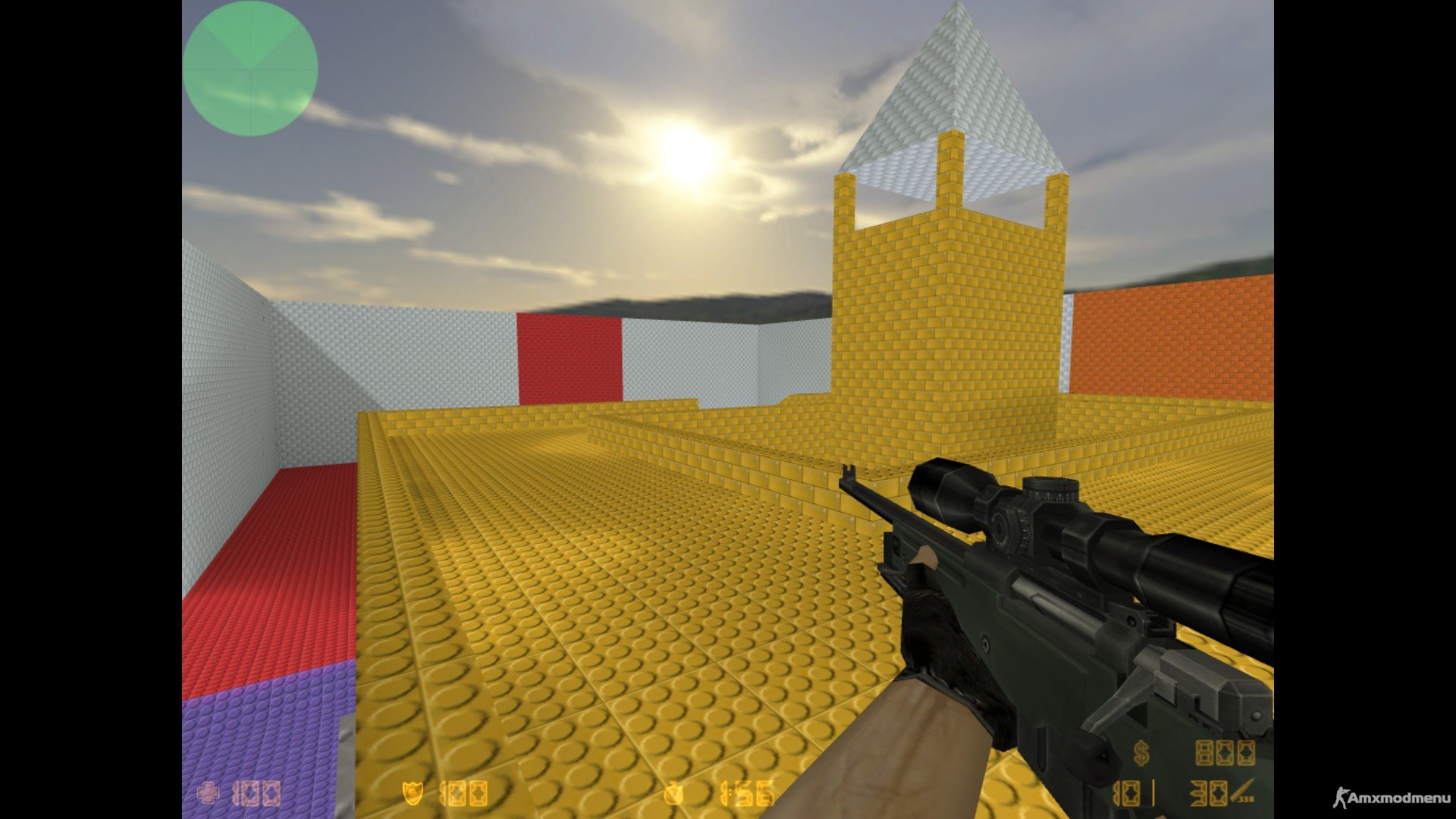Click the green circular radar
Viewport: 1456px width, 819px height.
249,68
